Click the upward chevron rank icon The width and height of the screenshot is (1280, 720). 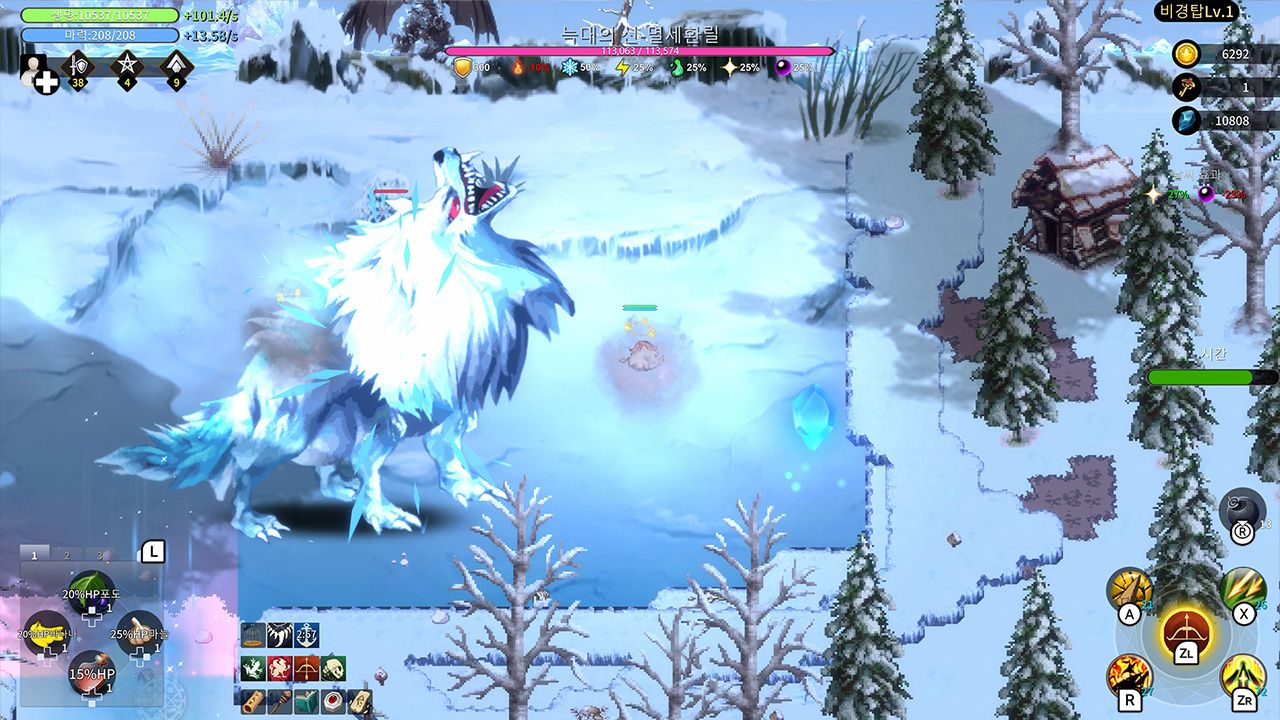tap(176, 67)
